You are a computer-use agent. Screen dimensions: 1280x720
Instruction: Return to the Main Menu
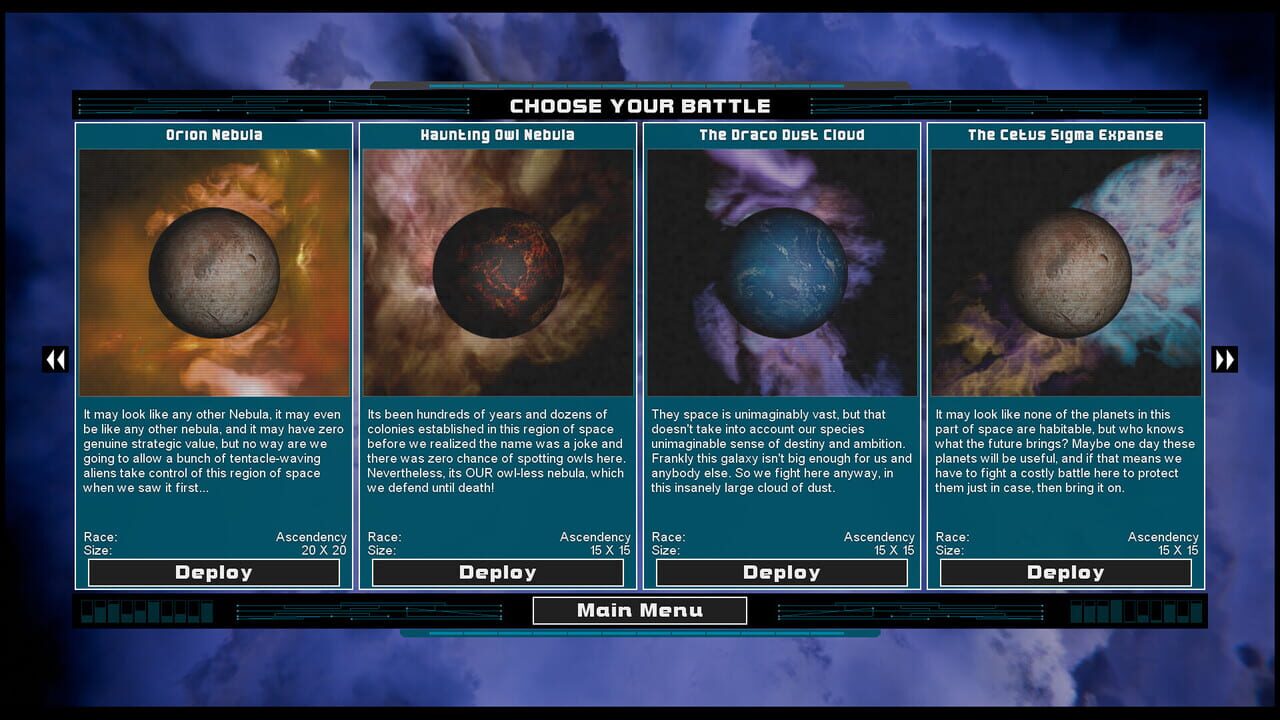(x=639, y=609)
